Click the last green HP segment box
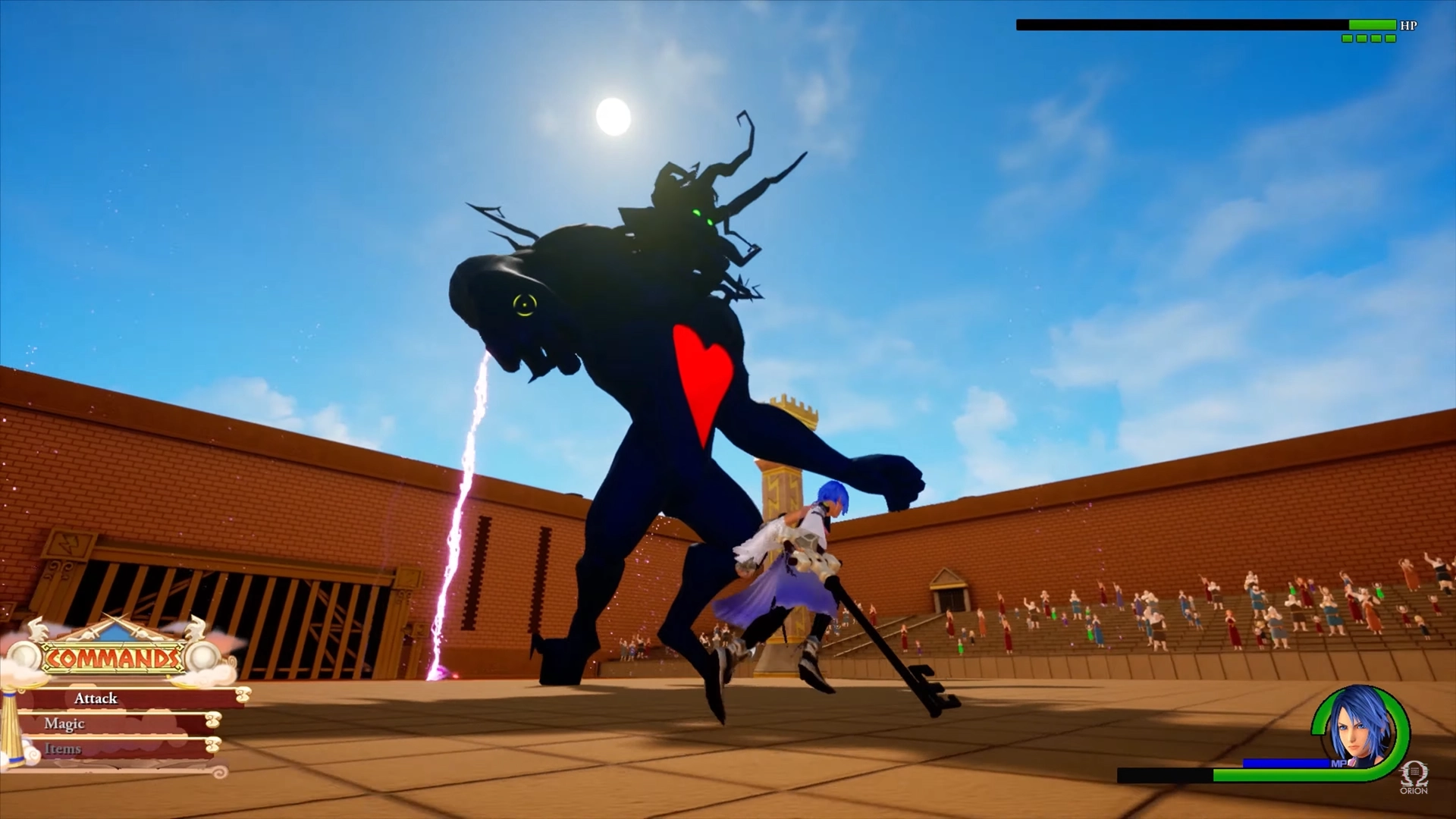The width and height of the screenshot is (1456, 819). [x=1391, y=38]
